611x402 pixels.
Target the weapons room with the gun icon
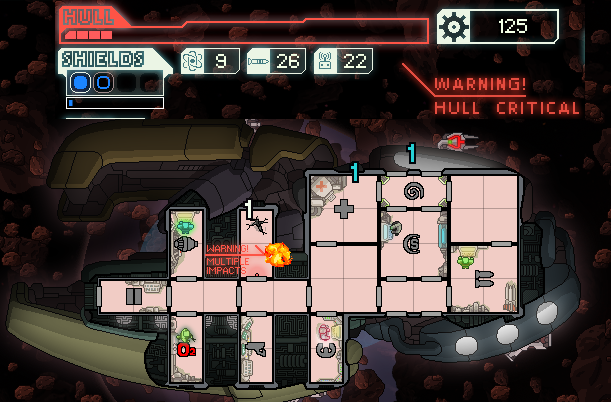[256, 348]
